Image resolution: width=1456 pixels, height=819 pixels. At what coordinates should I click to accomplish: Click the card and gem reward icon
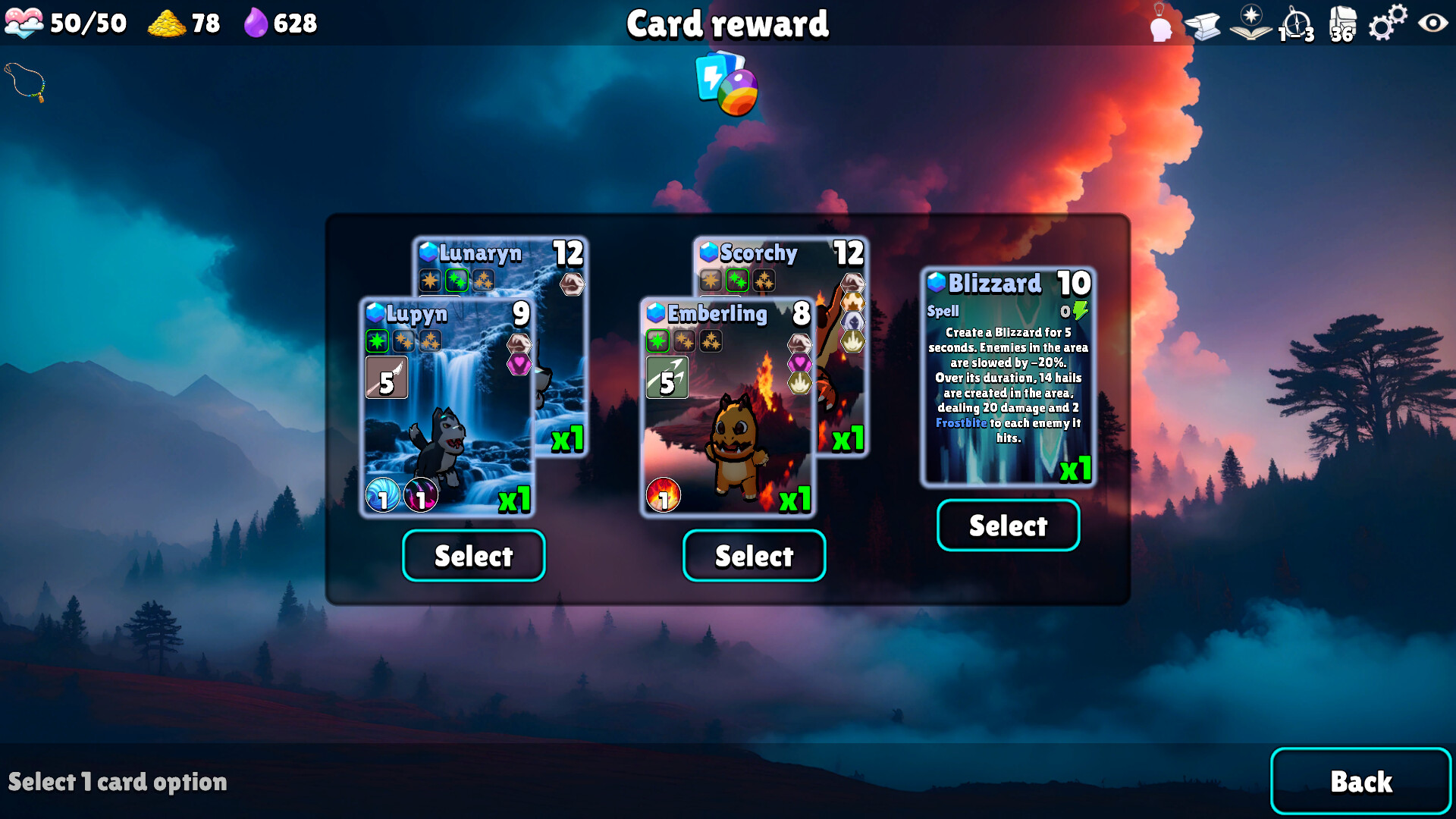pos(726,83)
